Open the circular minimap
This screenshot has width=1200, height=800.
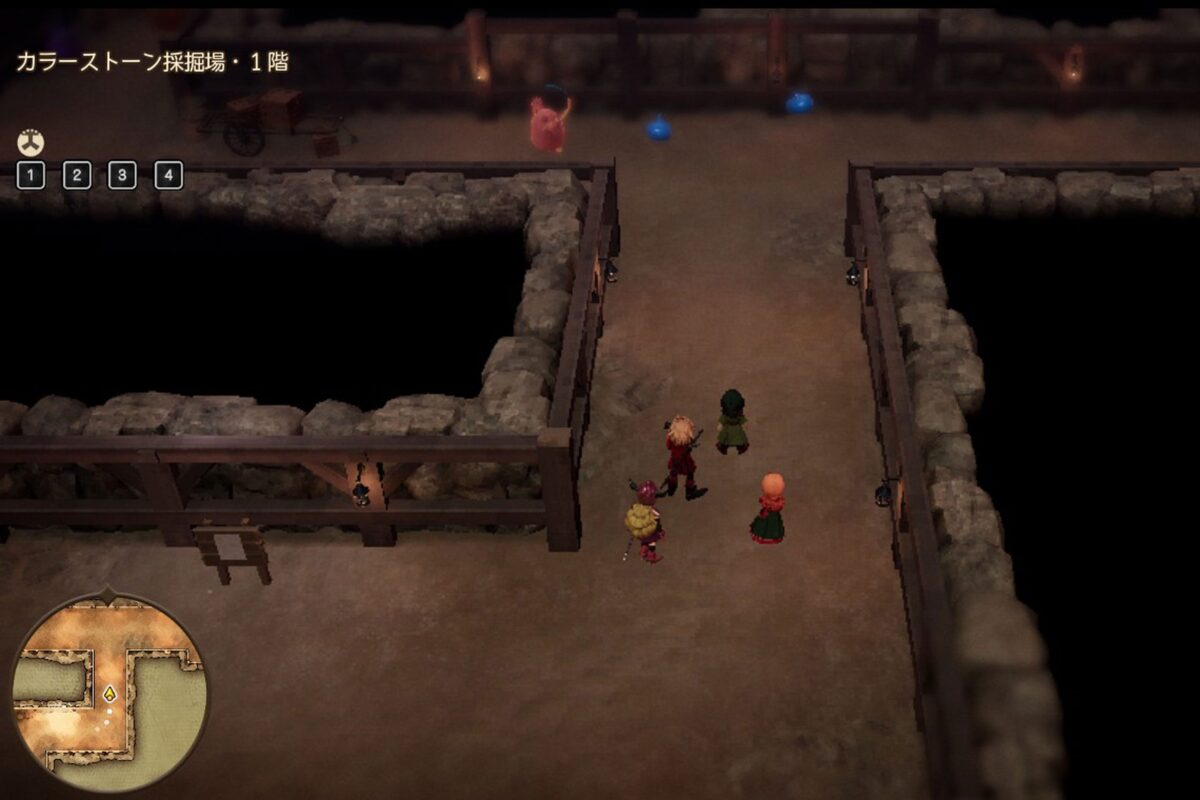[x=110, y=692]
